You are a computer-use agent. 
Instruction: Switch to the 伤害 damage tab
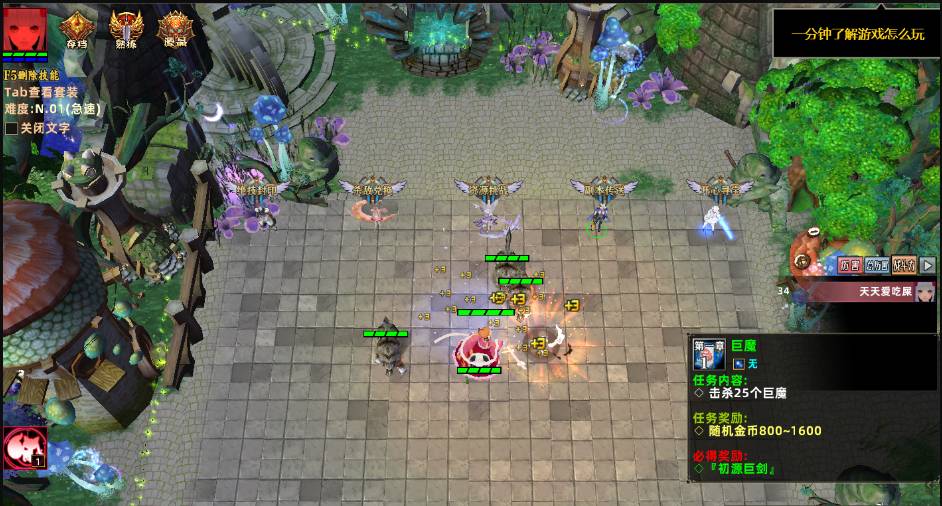pyautogui.click(x=850, y=265)
